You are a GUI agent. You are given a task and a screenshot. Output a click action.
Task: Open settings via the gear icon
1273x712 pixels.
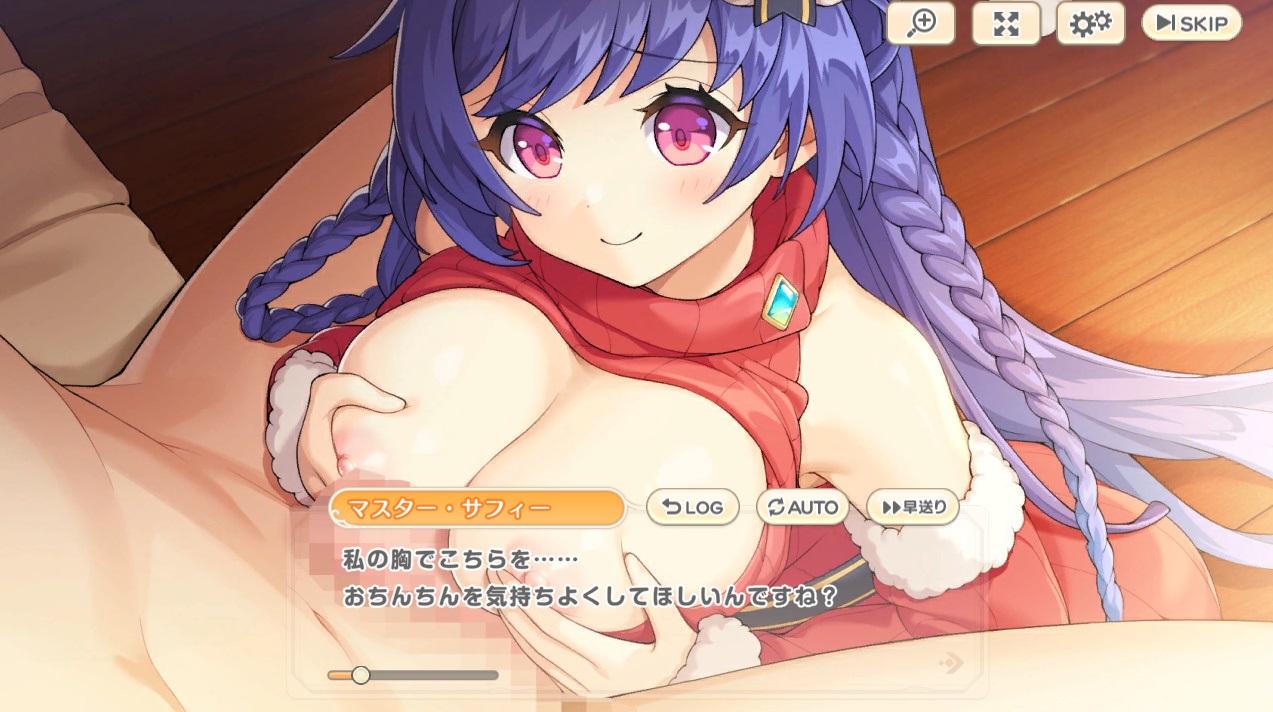(x=1090, y=24)
